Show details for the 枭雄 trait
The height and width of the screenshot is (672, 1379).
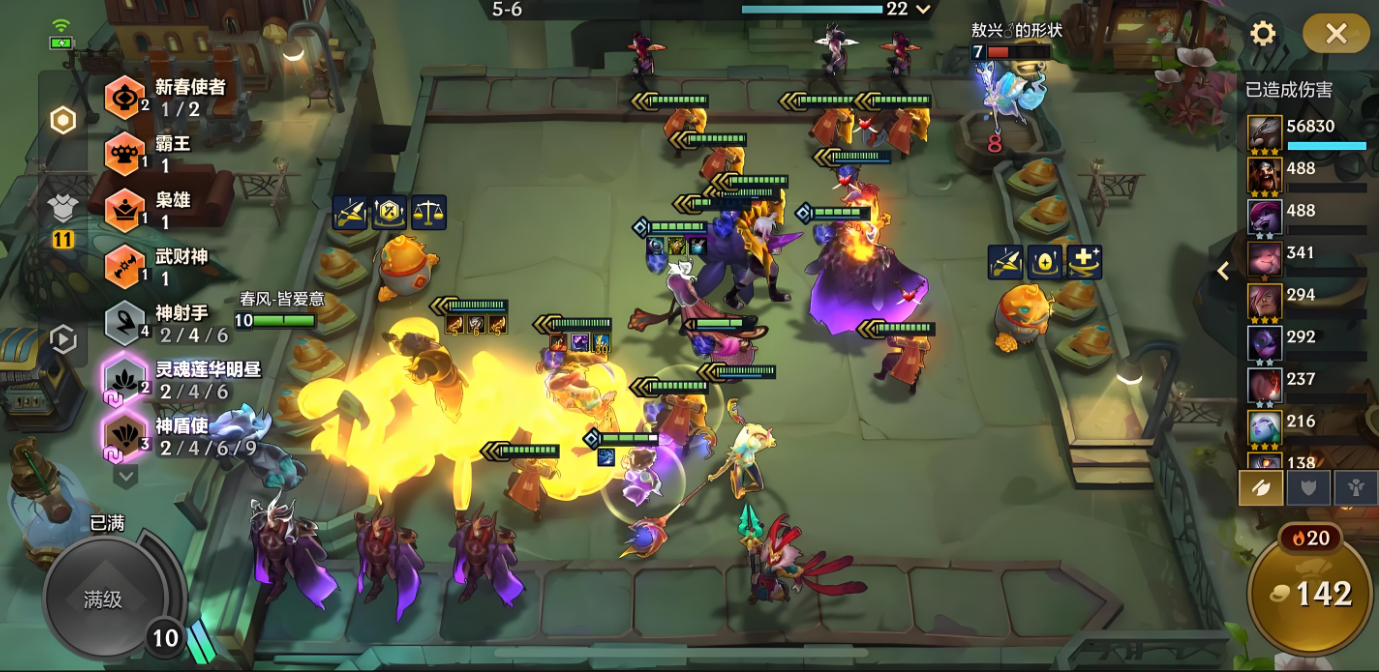coord(126,210)
